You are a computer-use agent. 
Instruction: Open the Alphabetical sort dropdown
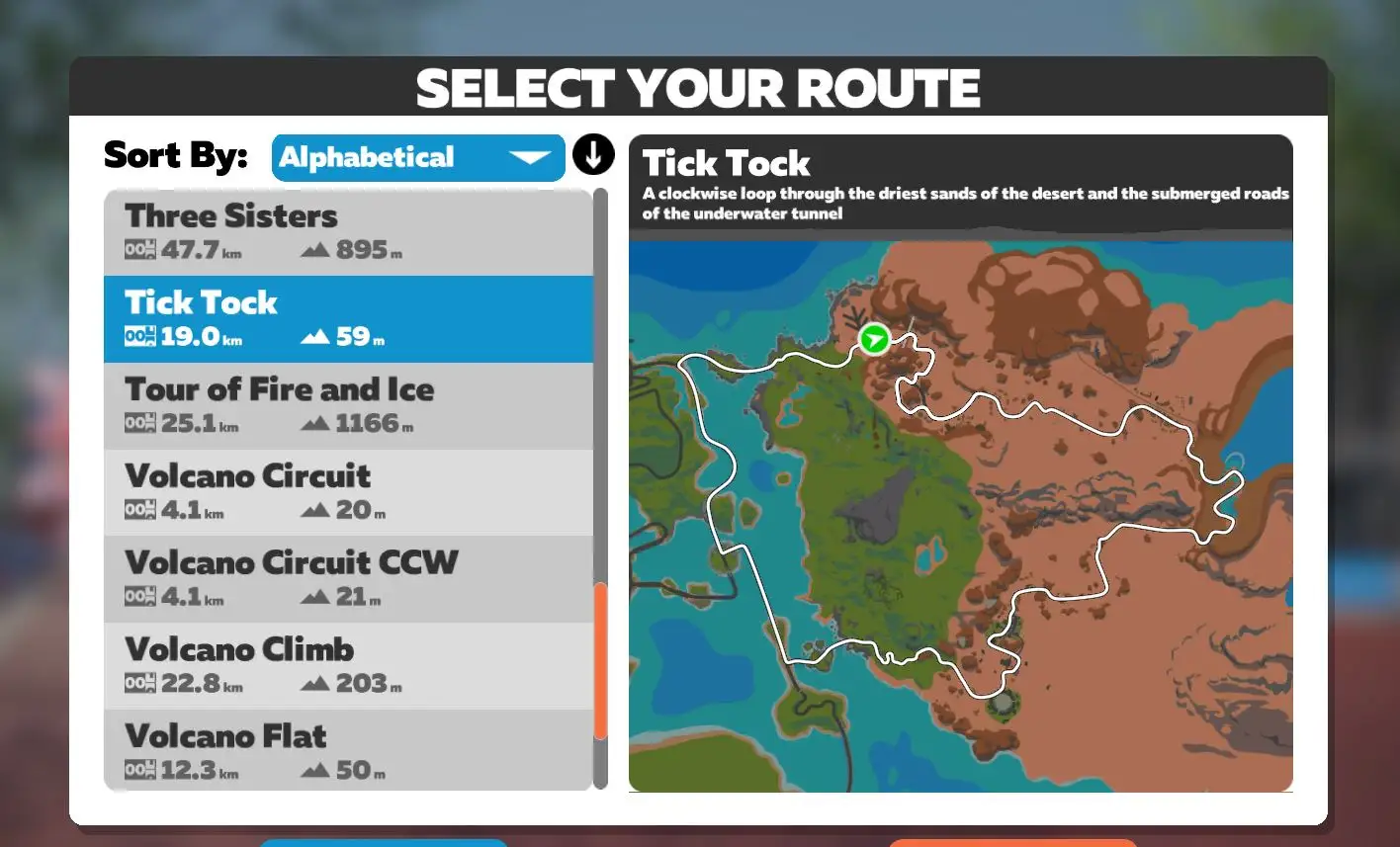coord(417,158)
